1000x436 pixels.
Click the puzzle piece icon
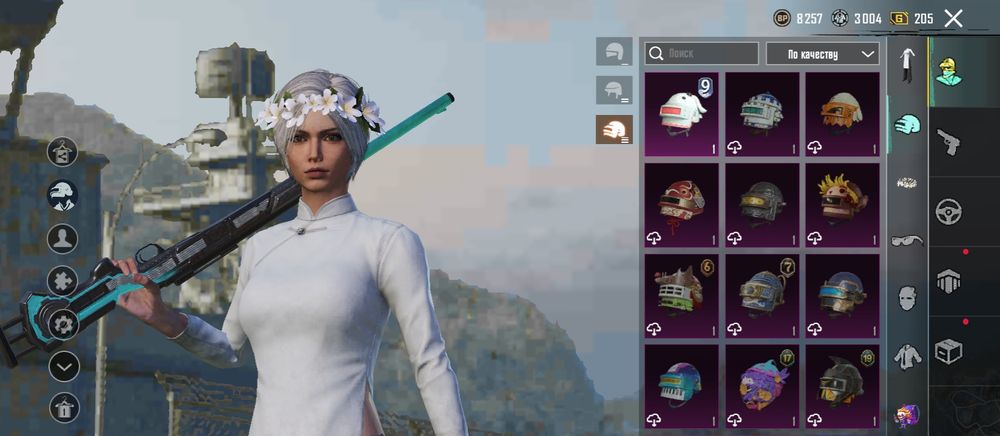click(x=63, y=281)
